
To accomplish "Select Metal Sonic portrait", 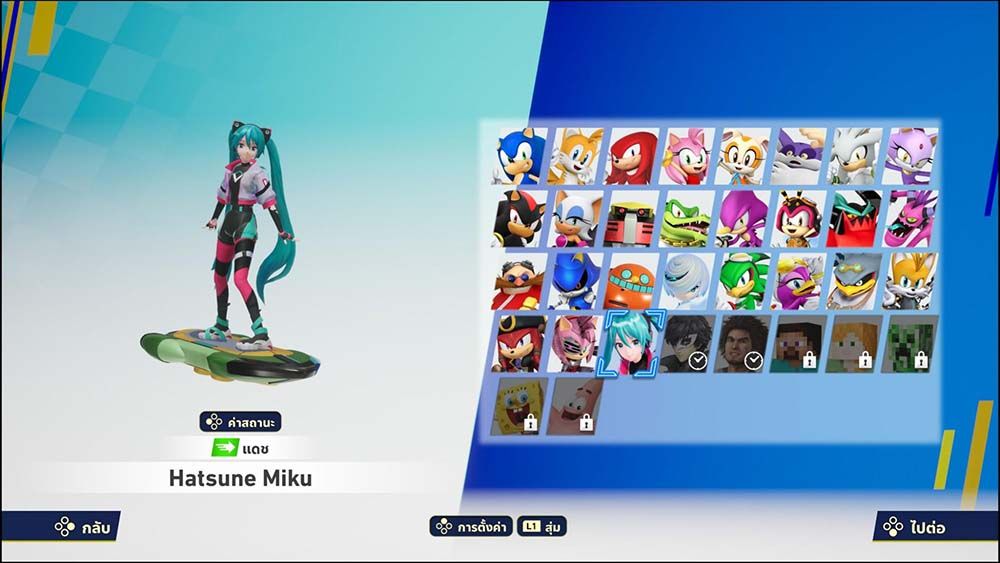I will pos(575,281).
